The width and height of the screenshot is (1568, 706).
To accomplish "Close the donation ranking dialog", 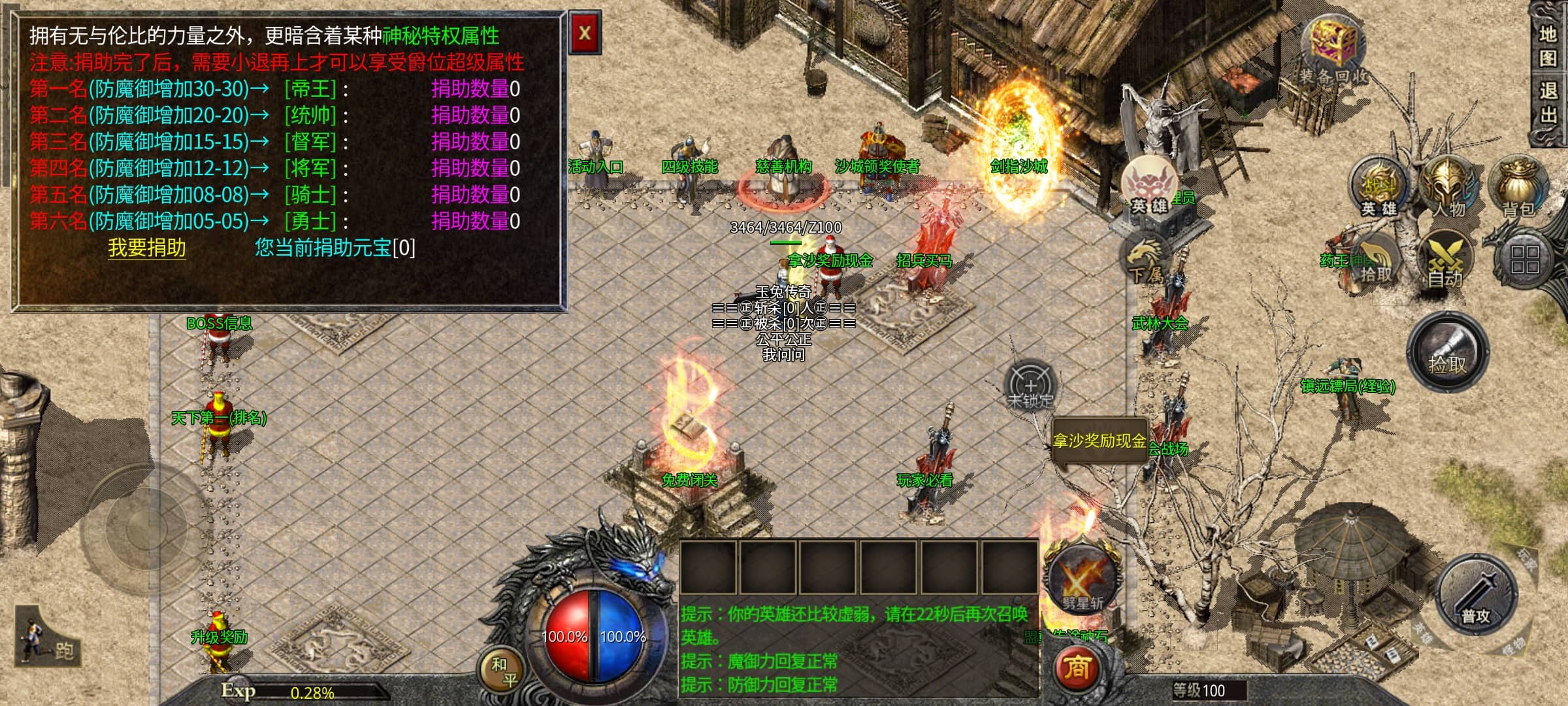I will (585, 33).
